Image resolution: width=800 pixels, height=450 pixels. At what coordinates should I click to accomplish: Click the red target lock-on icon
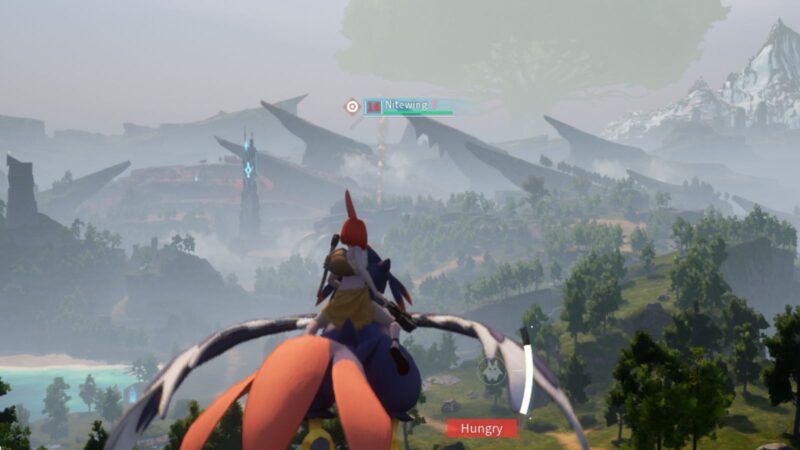(352, 106)
